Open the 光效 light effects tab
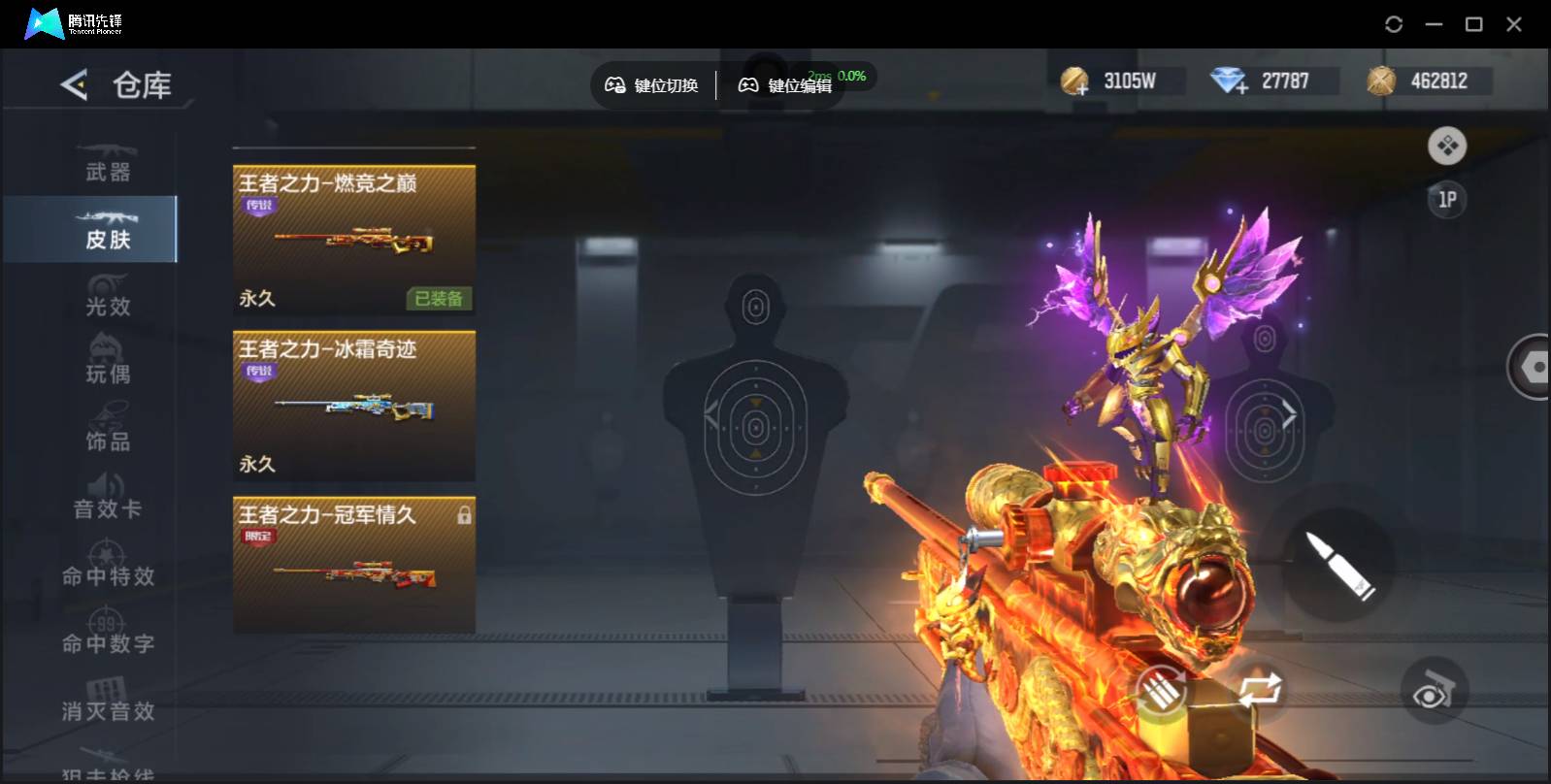The image size is (1551, 784). (x=107, y=297)
